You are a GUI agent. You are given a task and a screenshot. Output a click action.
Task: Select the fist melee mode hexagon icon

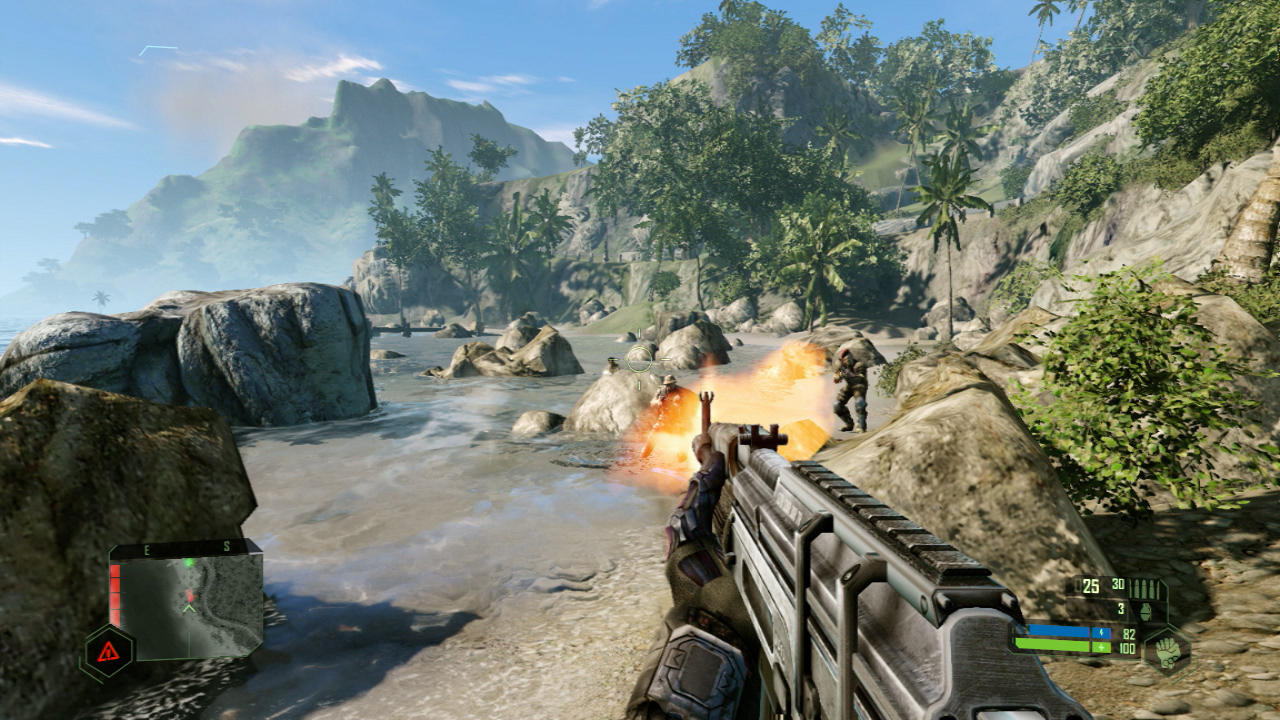click(x=1170, y=653)
